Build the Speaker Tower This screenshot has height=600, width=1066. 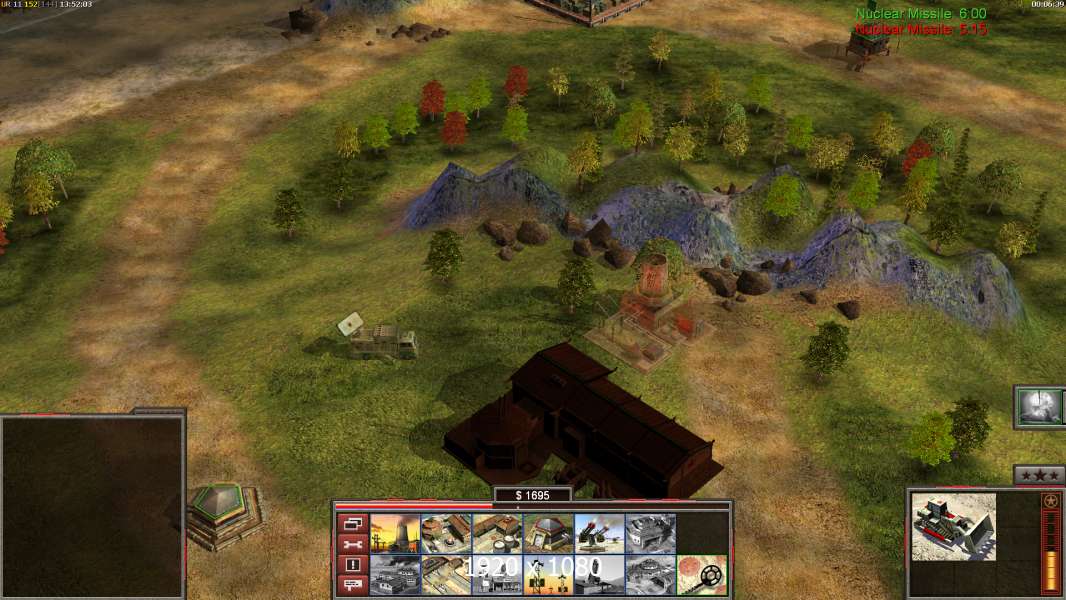pos(548,575)
